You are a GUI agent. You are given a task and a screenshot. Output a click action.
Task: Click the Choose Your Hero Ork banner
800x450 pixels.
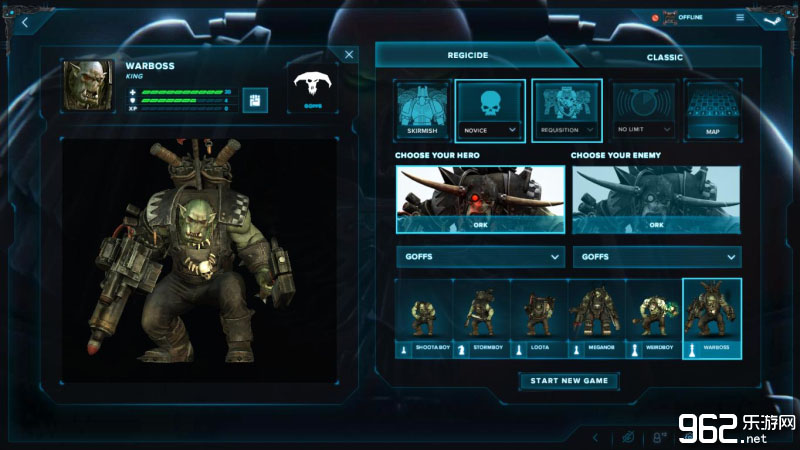pos(480,199)
